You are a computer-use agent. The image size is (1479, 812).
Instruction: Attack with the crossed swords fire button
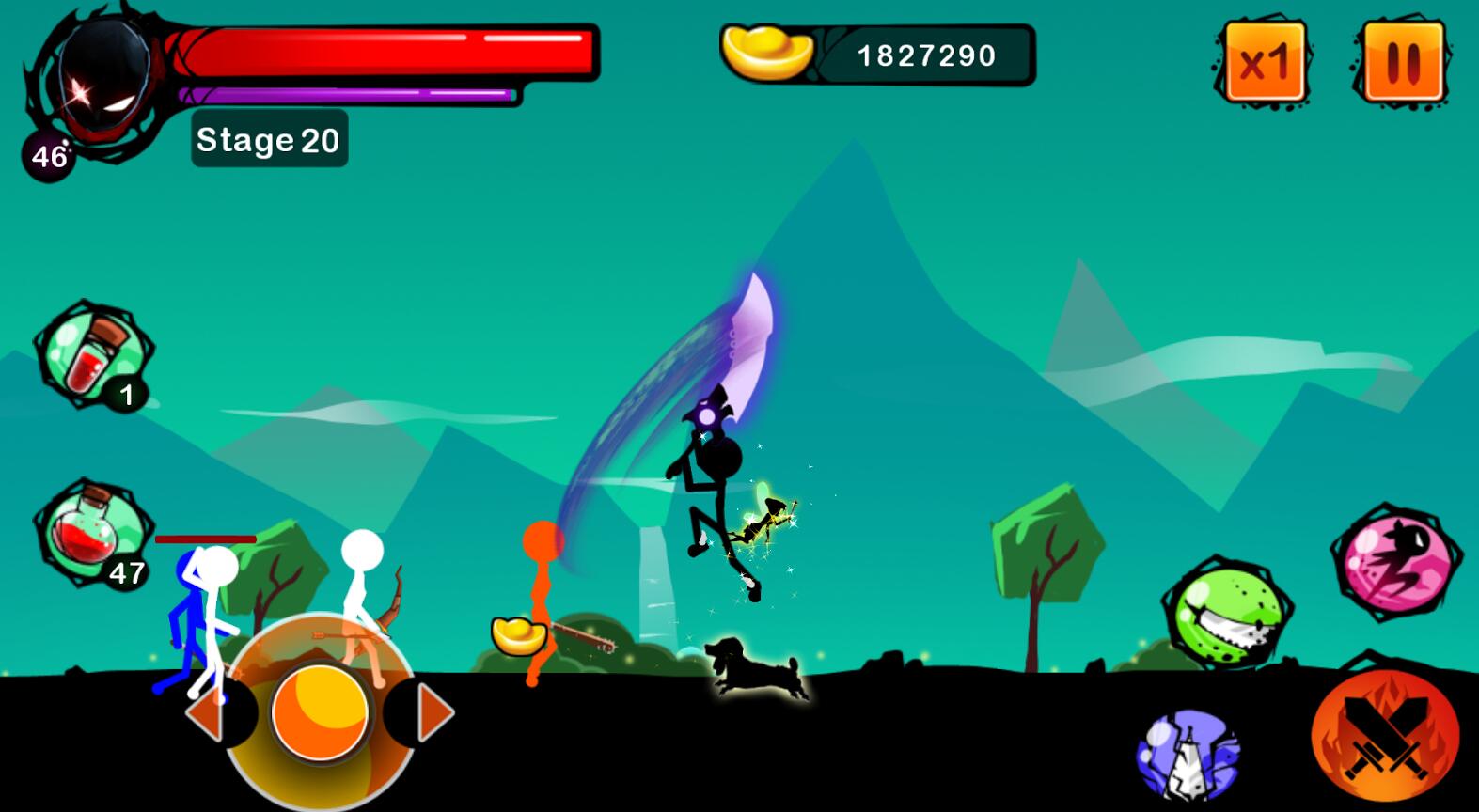pyautogui.click(x=1385, y=737)
